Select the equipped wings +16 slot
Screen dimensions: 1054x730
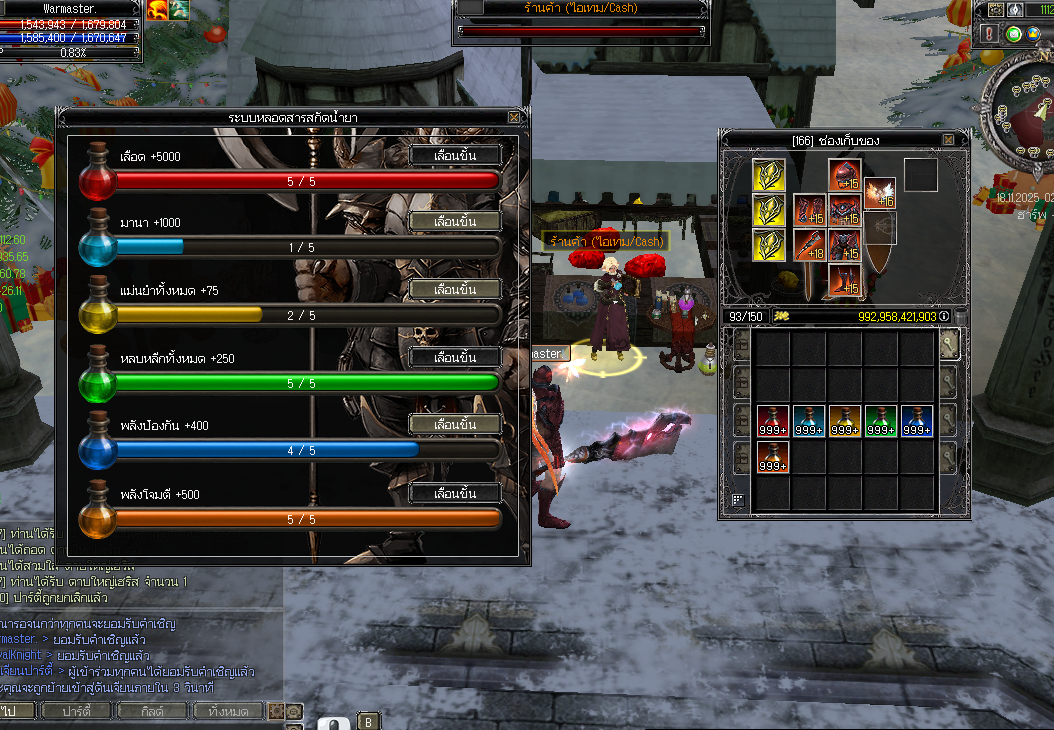tap(879, 193)
